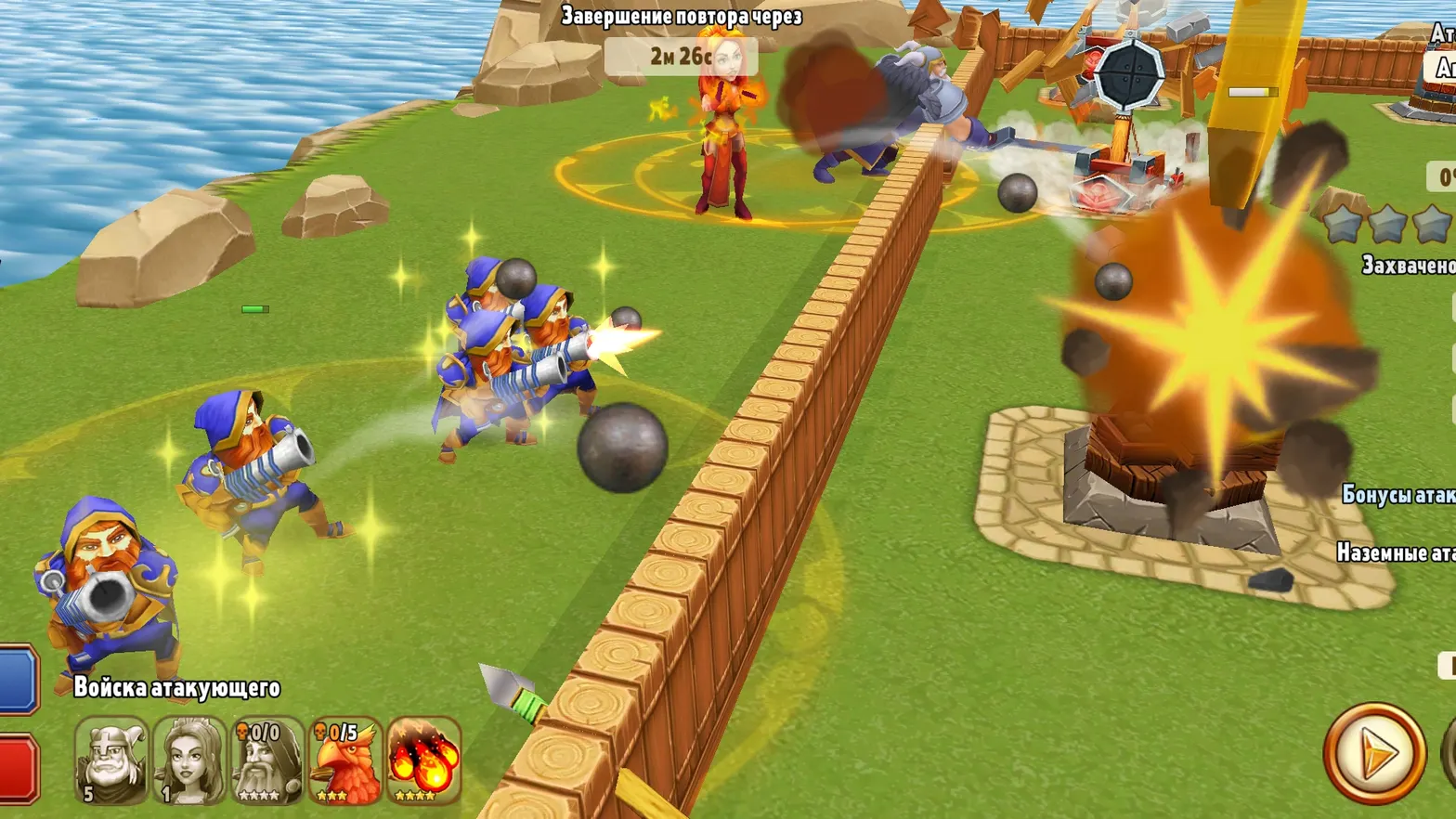Tap the fast-forward arrow to speed up the replay
This screenshot has width=1456, height=819.
1374,756
